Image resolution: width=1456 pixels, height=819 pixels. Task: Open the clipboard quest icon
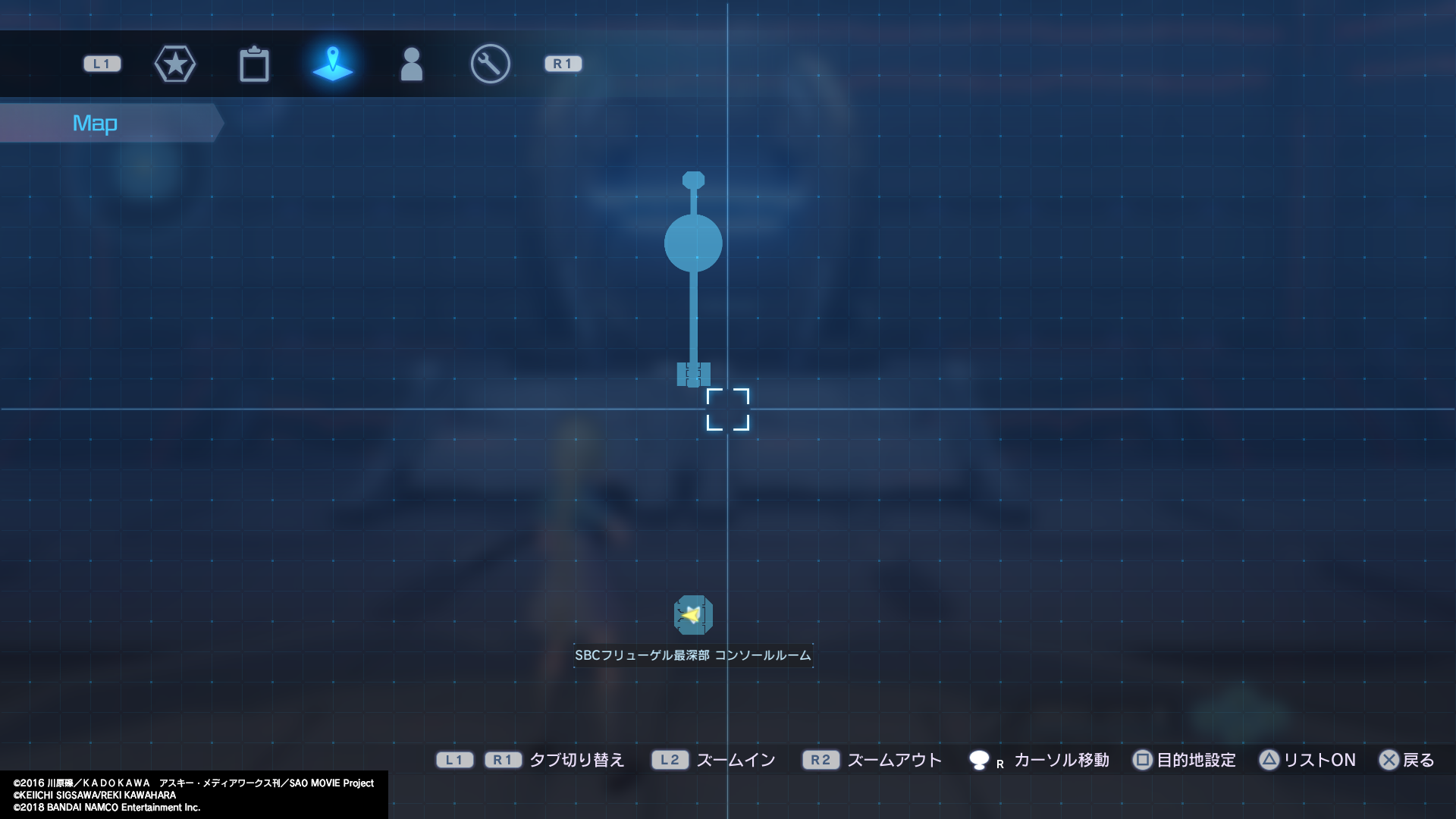click(256, 64)
